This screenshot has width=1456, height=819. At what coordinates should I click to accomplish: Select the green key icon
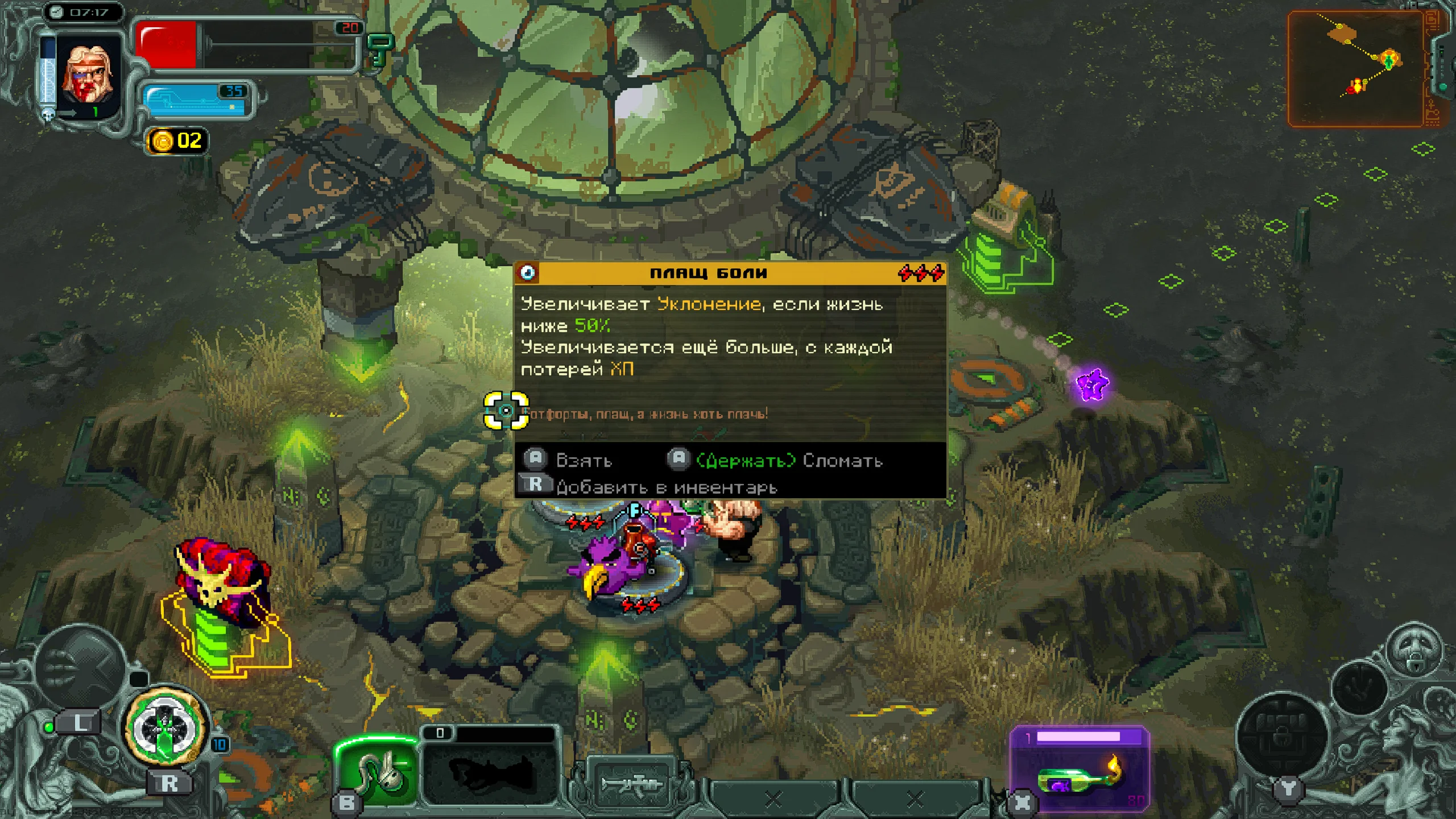pos(380,49)
